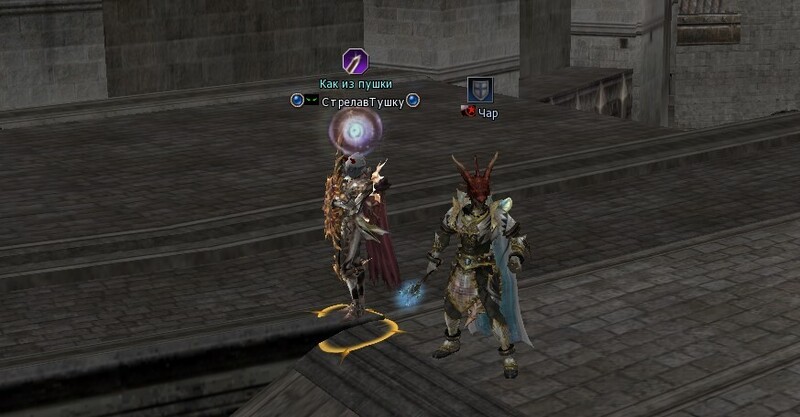This screenshot has height=417, width=800.
Task: Select the Чар player nameplate
Action: point(487,114)
